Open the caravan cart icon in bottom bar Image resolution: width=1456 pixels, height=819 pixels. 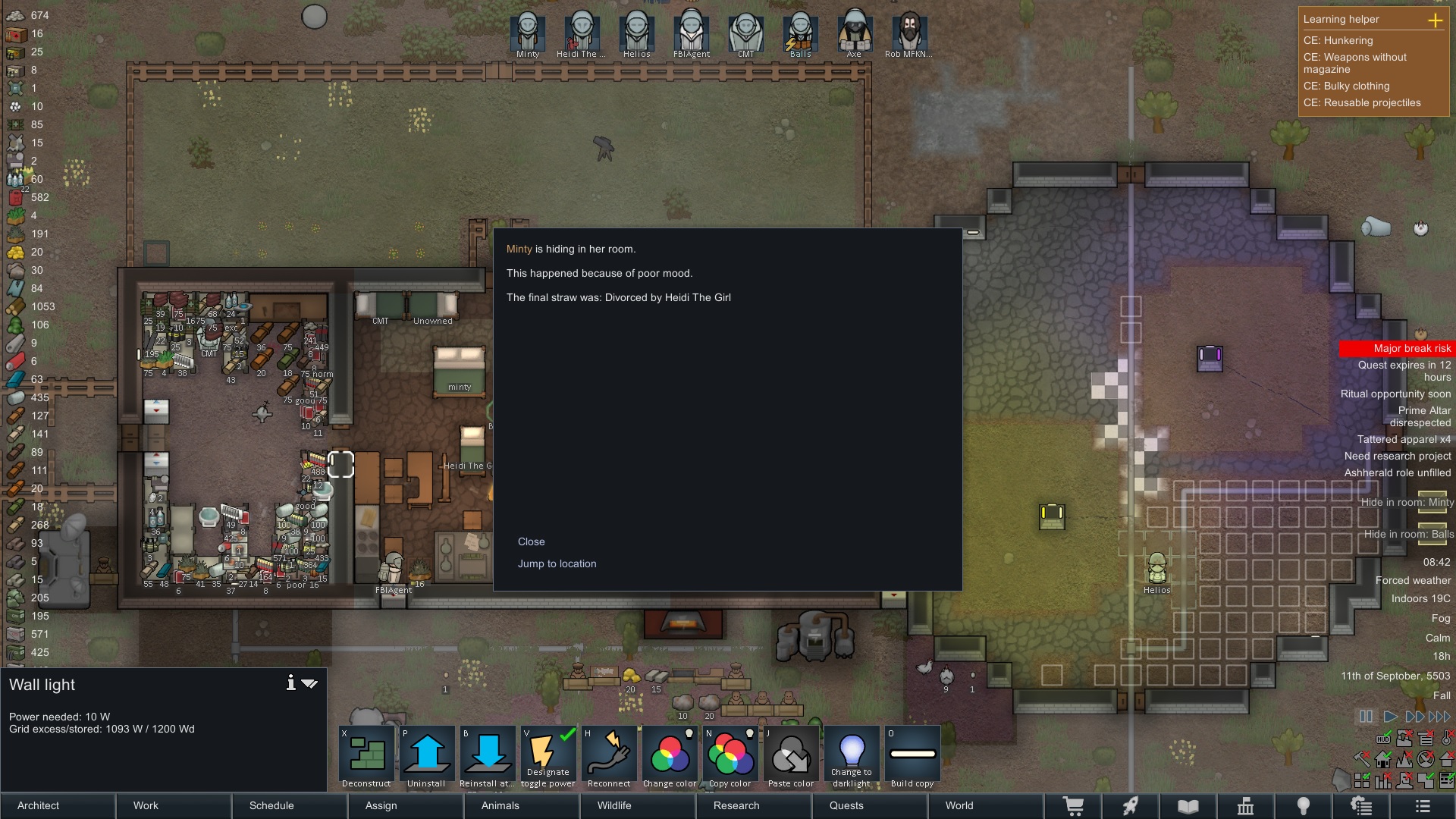click(x=1075, y=806)
